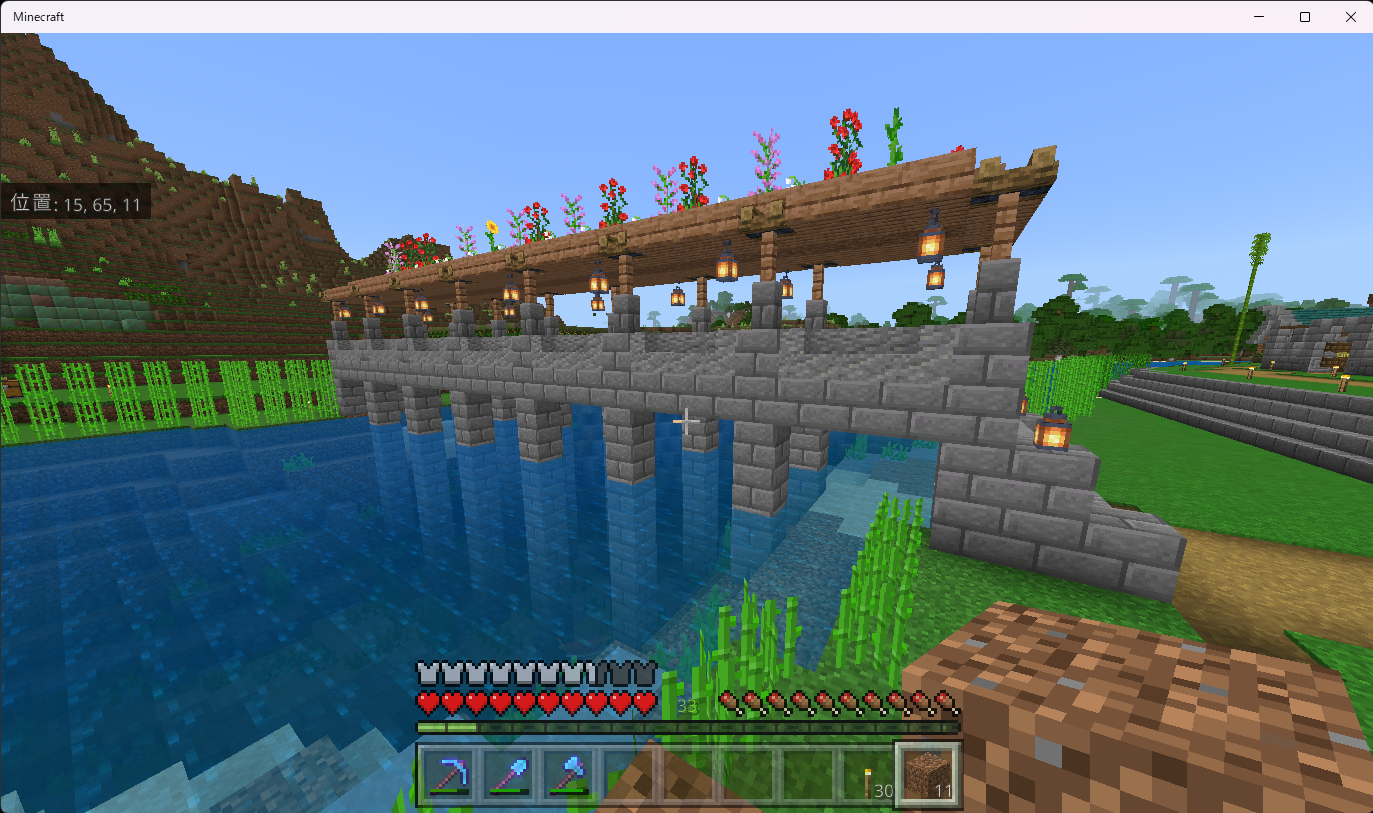Screen dimensions: 1373x813
Task: Maximize the Minecraft window
Action: coord(1304,16)
